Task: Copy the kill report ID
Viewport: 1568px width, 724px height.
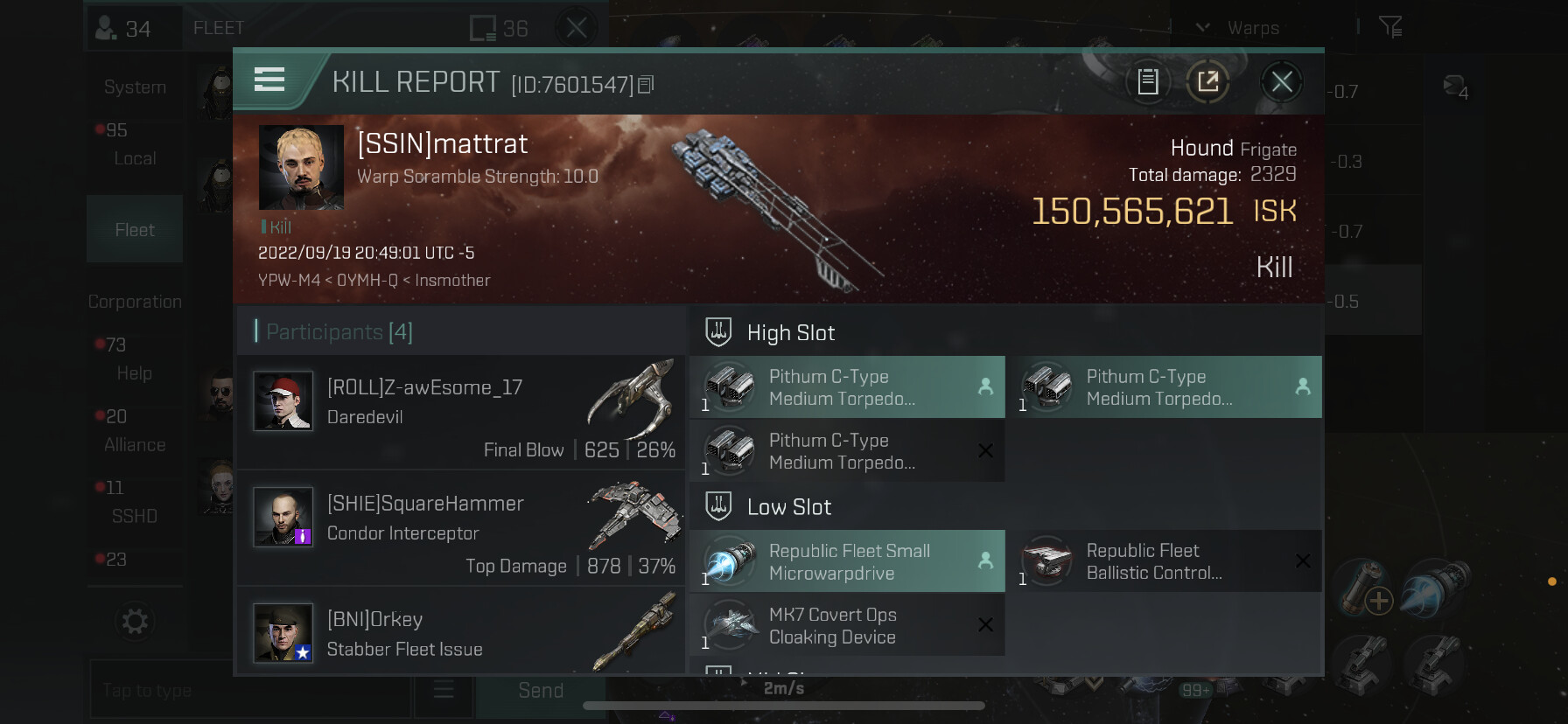Action: [x=647, y=85]
